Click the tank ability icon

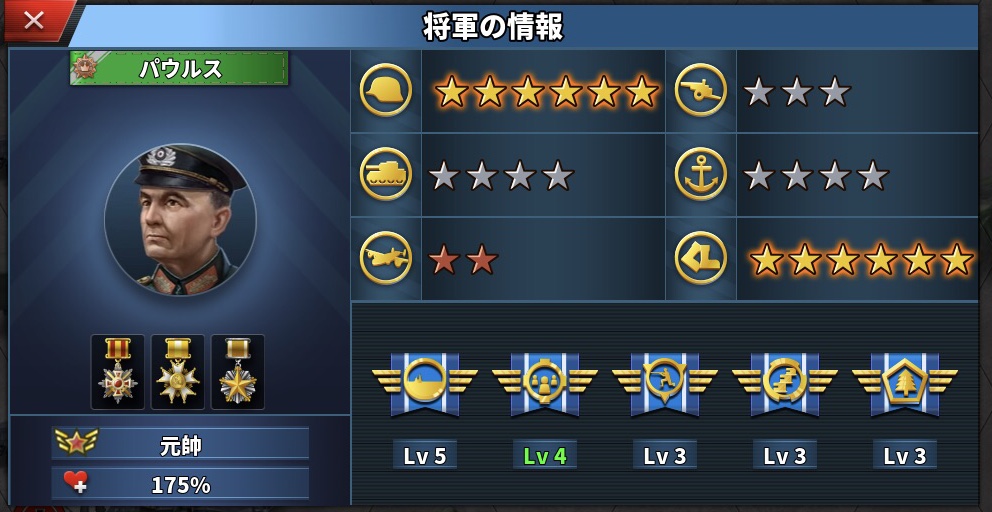click(386, 175)
